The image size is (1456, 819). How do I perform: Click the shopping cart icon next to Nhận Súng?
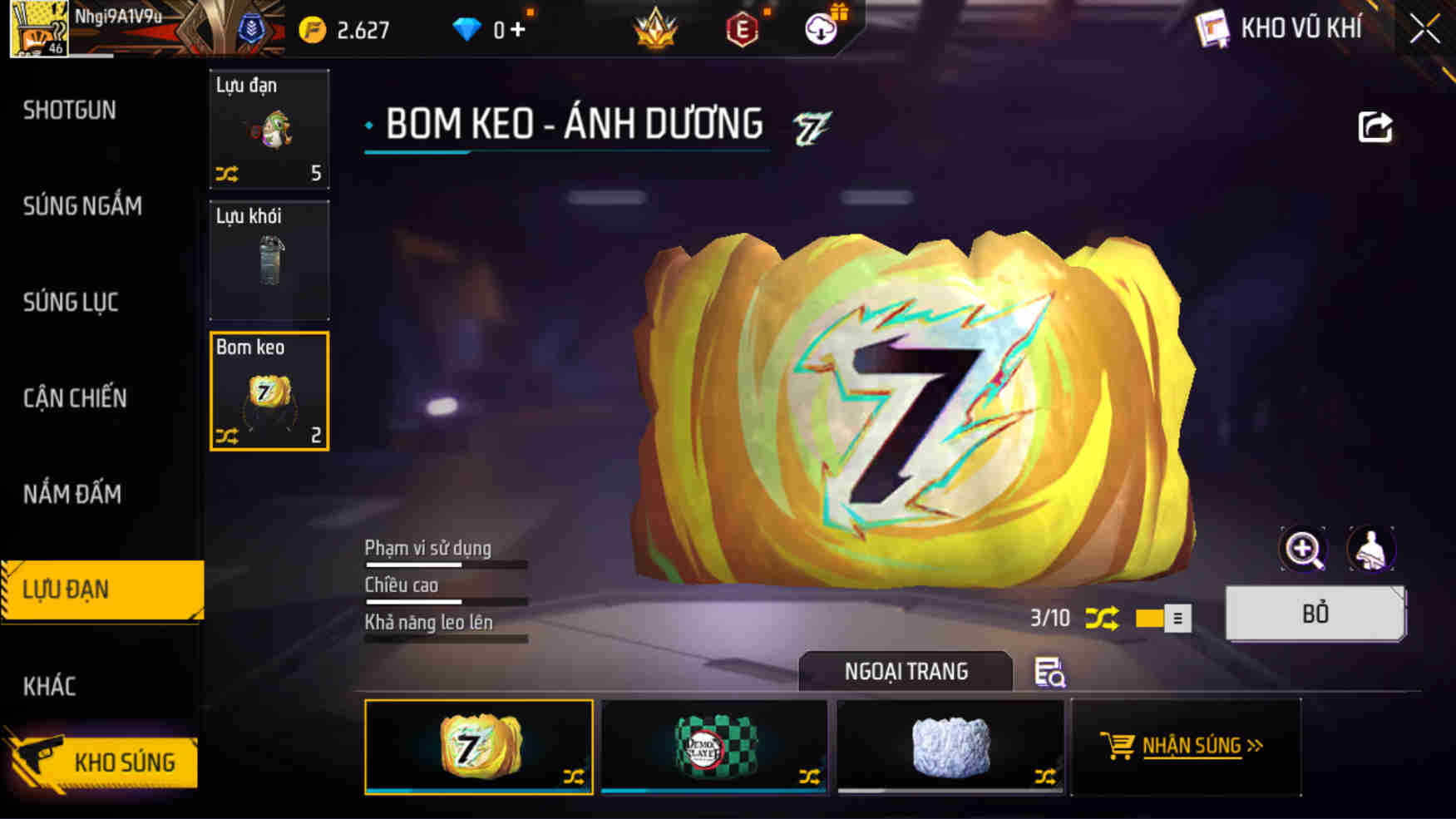pos(1118,745)
